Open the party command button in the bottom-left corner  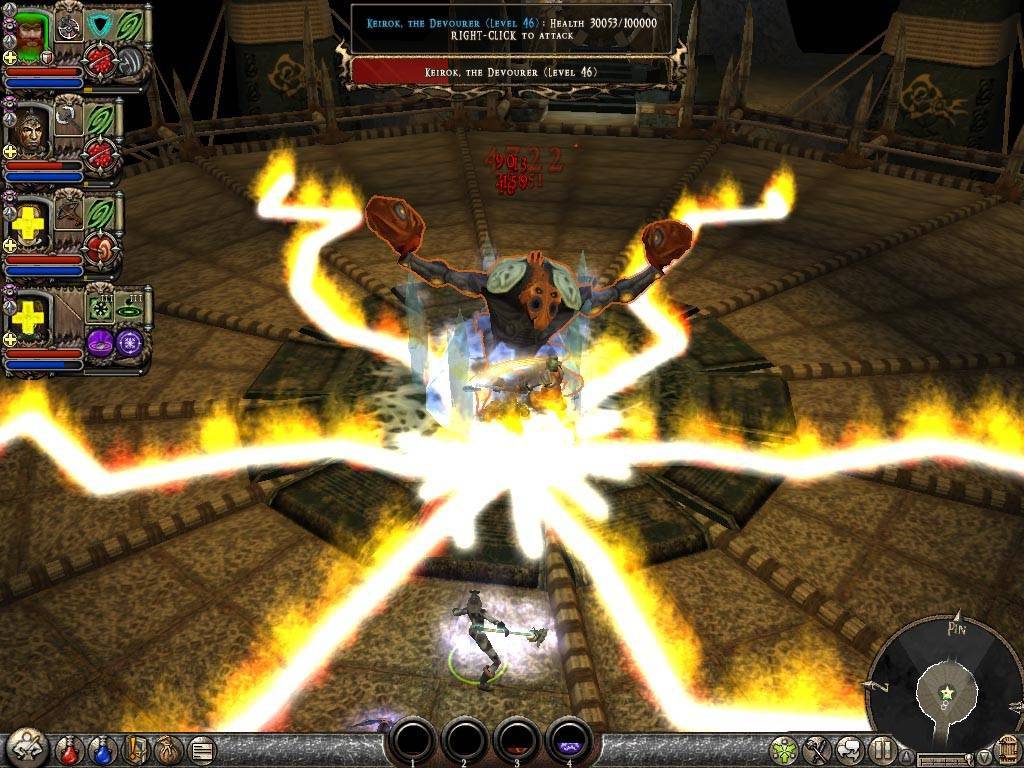[x=25, y=748]
